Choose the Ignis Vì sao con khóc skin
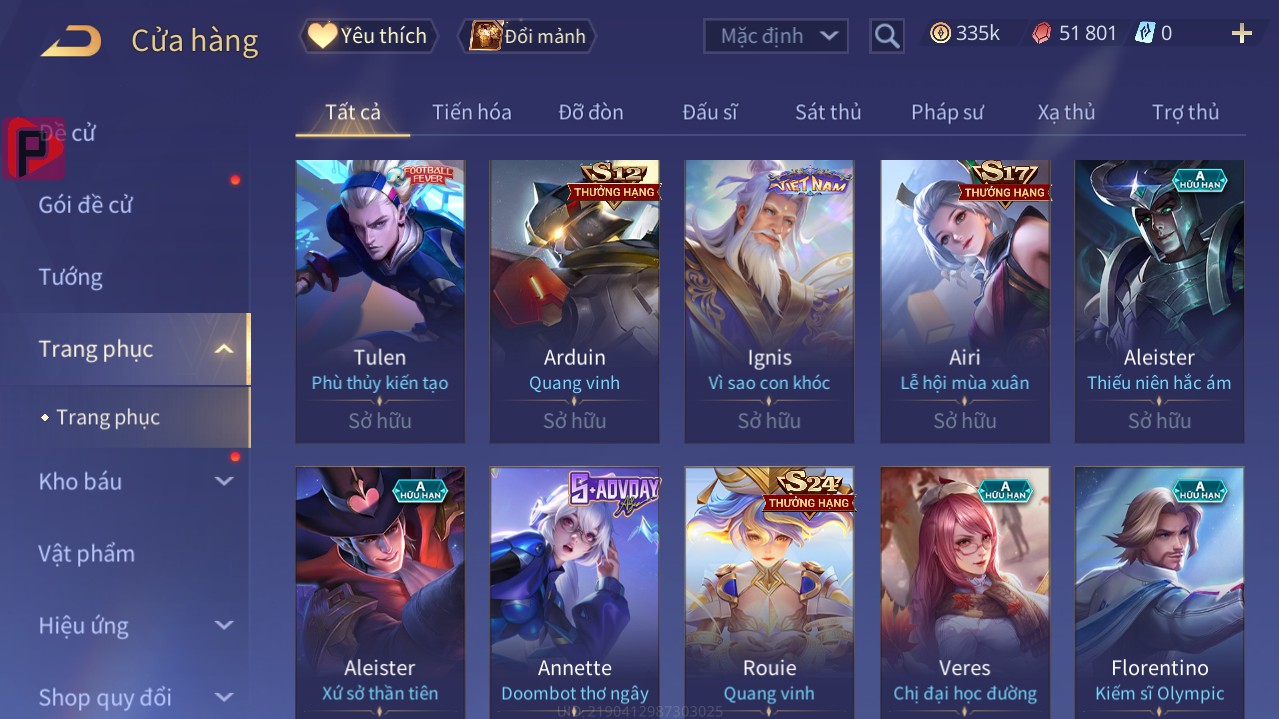The height and width of the screenshot is (719, 1279). (769, 300)
